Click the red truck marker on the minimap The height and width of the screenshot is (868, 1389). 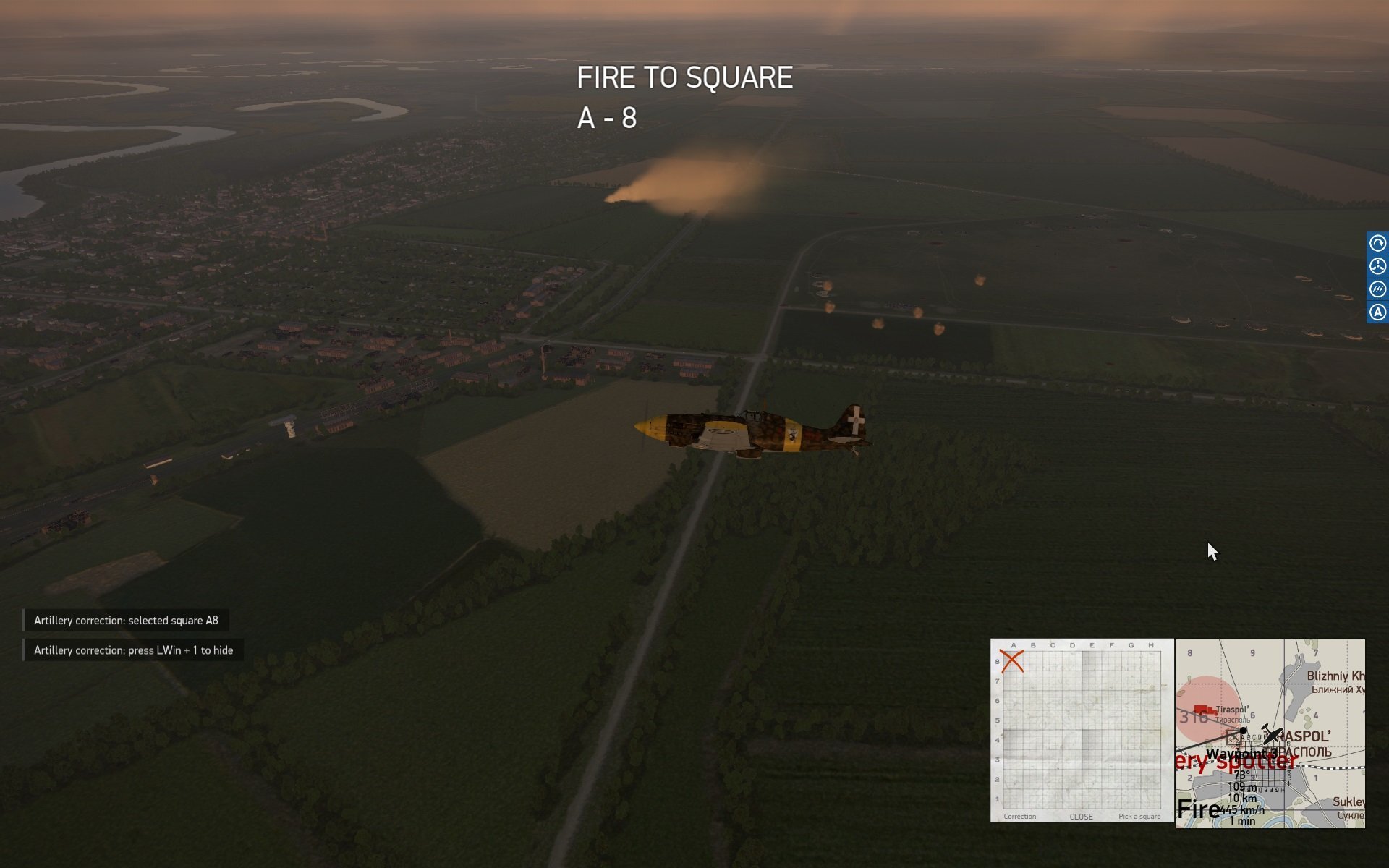pyautogui.click(x=1203, y=710)
